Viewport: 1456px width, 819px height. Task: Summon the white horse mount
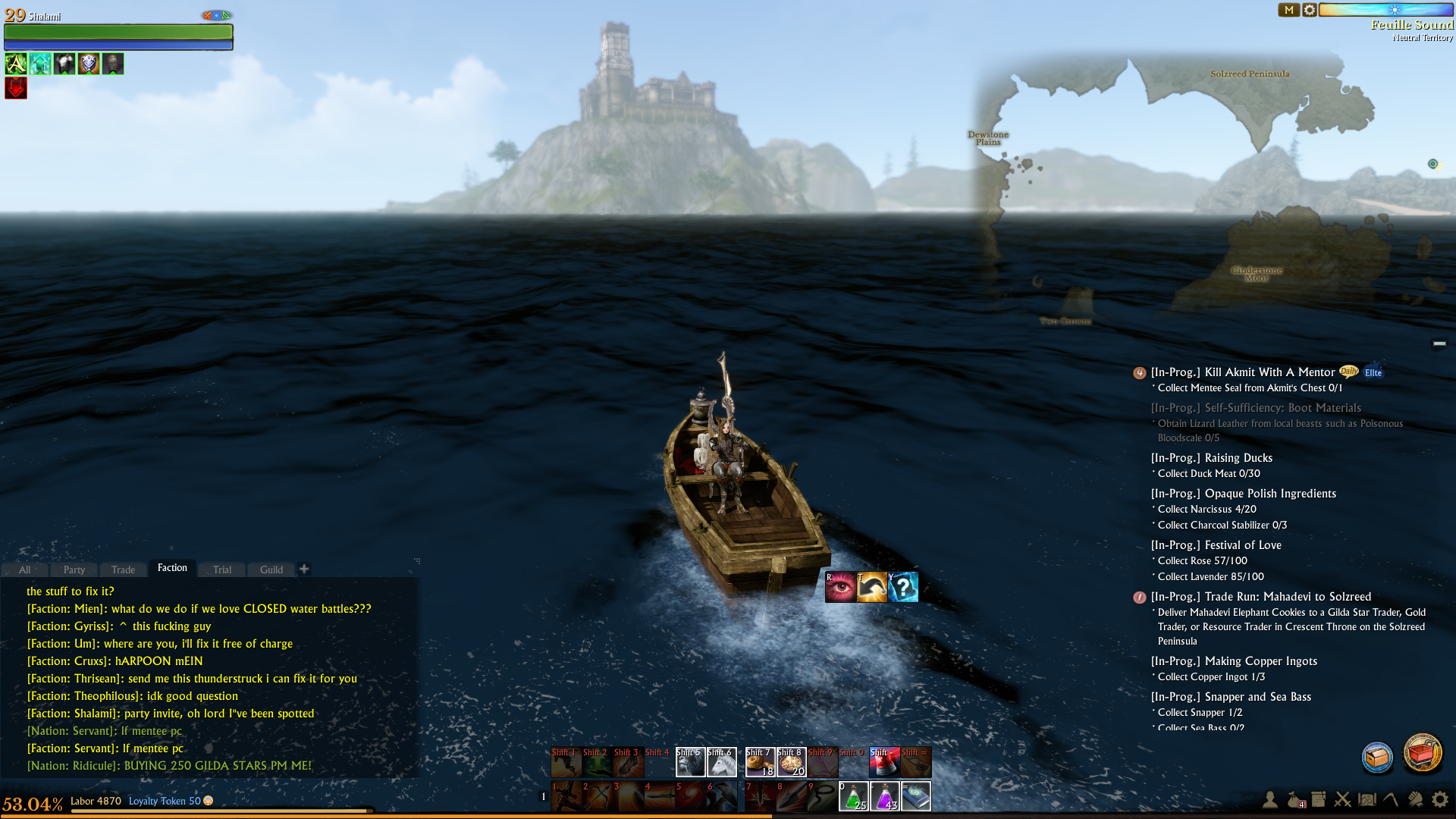[x=721, y=762]
